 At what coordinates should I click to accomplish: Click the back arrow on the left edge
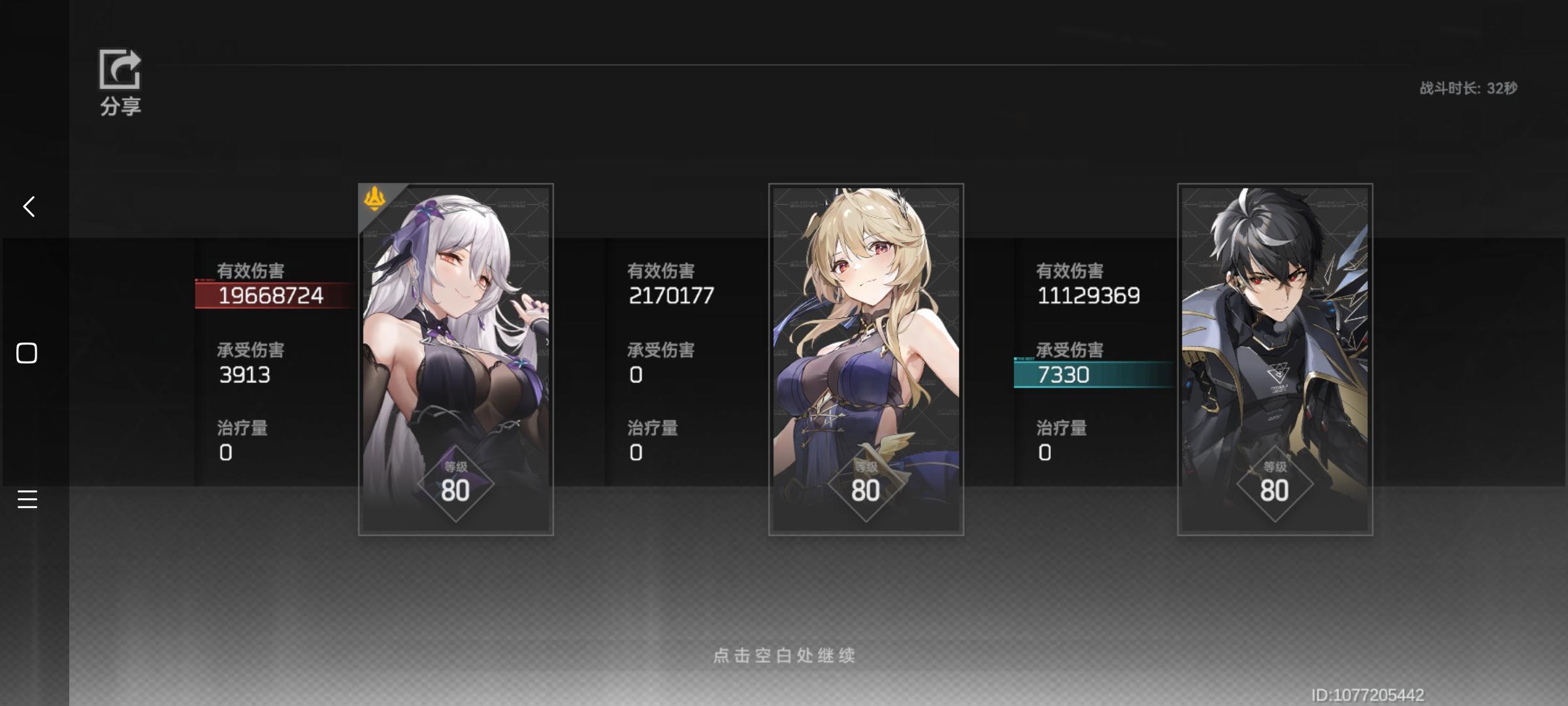point(27,207)
